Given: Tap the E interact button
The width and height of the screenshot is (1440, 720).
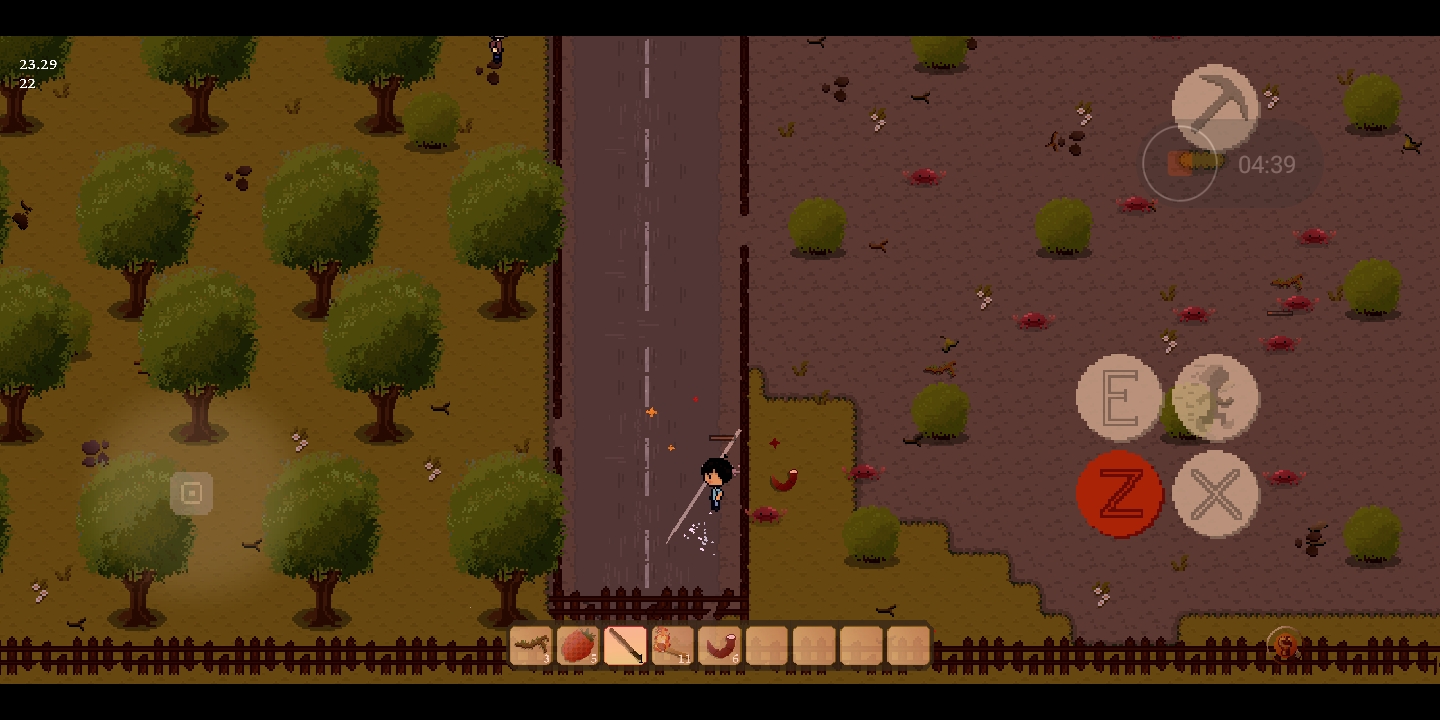Looking at the screenshot, I should (x=1119, y=398).
